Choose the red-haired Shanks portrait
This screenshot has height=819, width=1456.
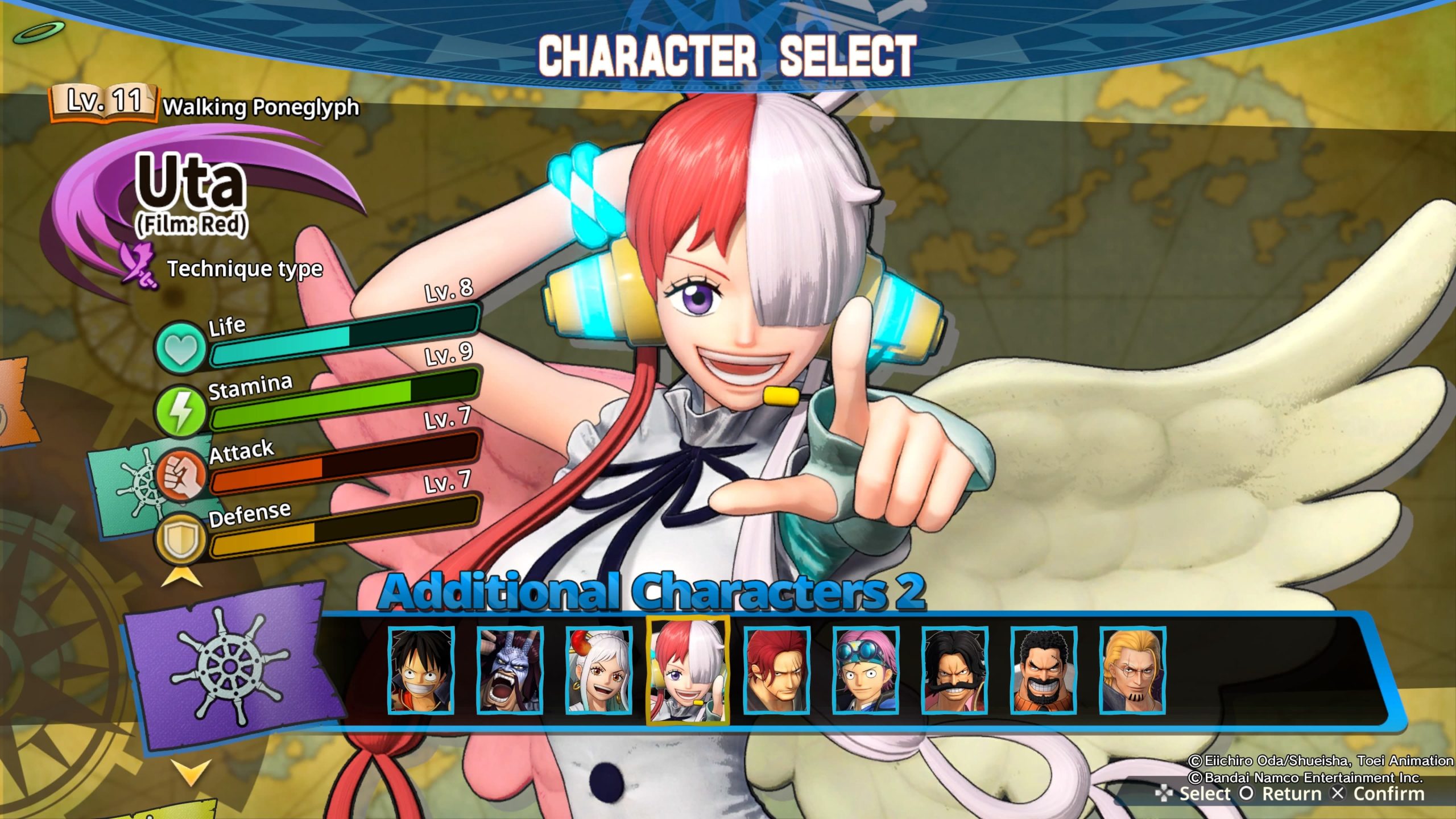click(x=777, y=669)
